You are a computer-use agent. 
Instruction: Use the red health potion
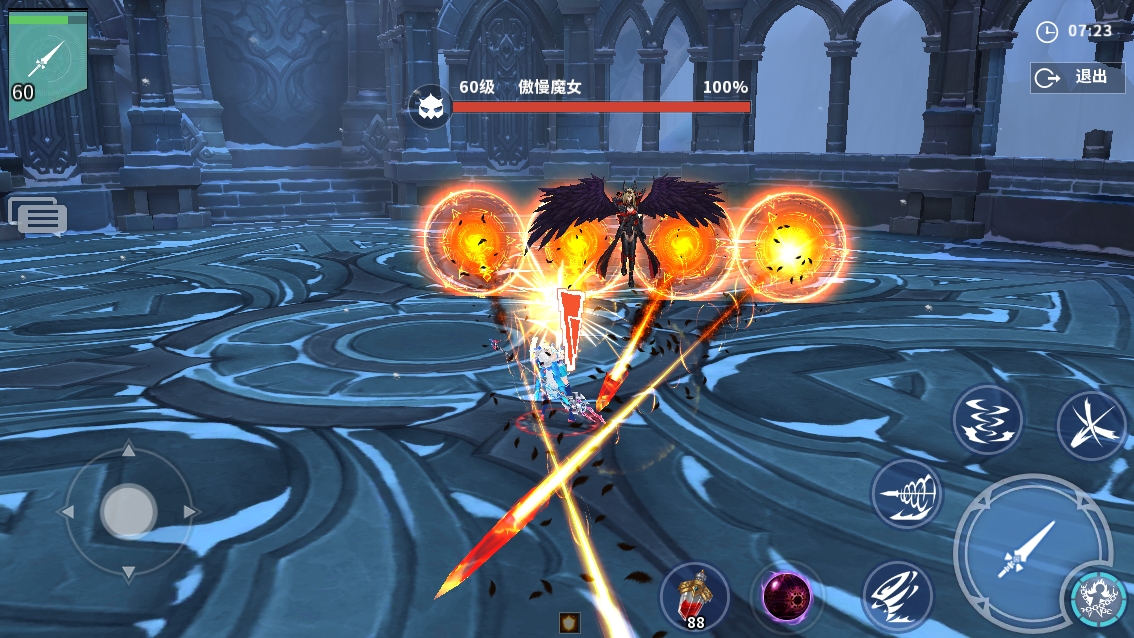(695, 597)
